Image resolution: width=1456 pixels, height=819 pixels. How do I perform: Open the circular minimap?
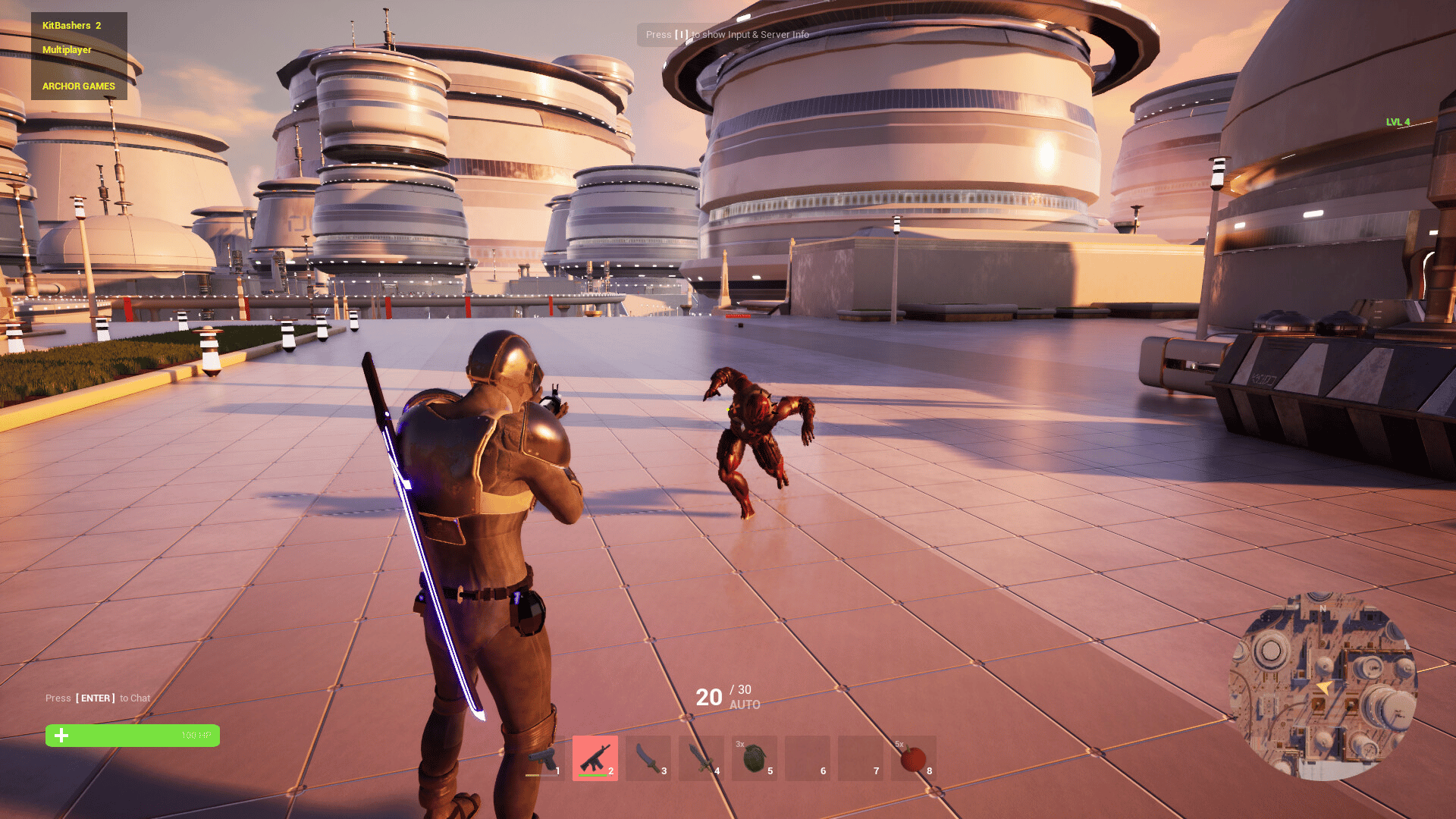click(1323, 686)
